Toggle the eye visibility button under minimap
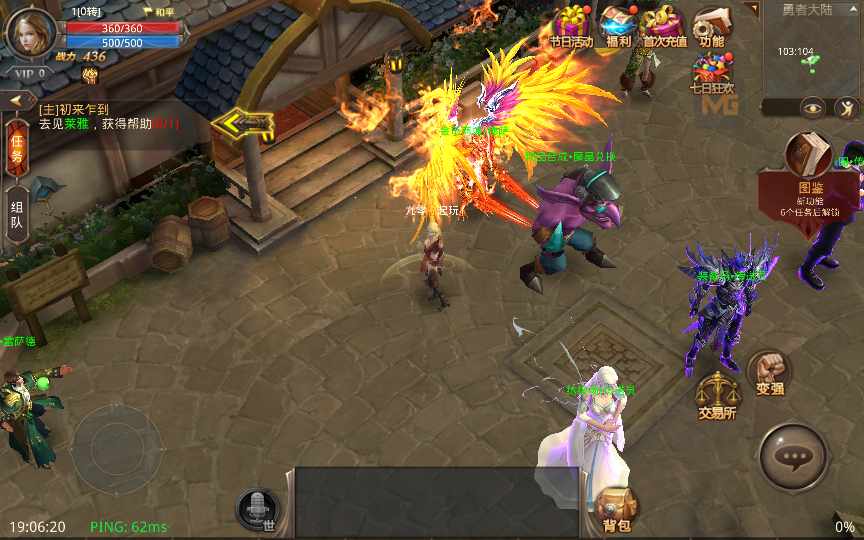The width and height of the screenshot is (864, 540). pos(811,107)
